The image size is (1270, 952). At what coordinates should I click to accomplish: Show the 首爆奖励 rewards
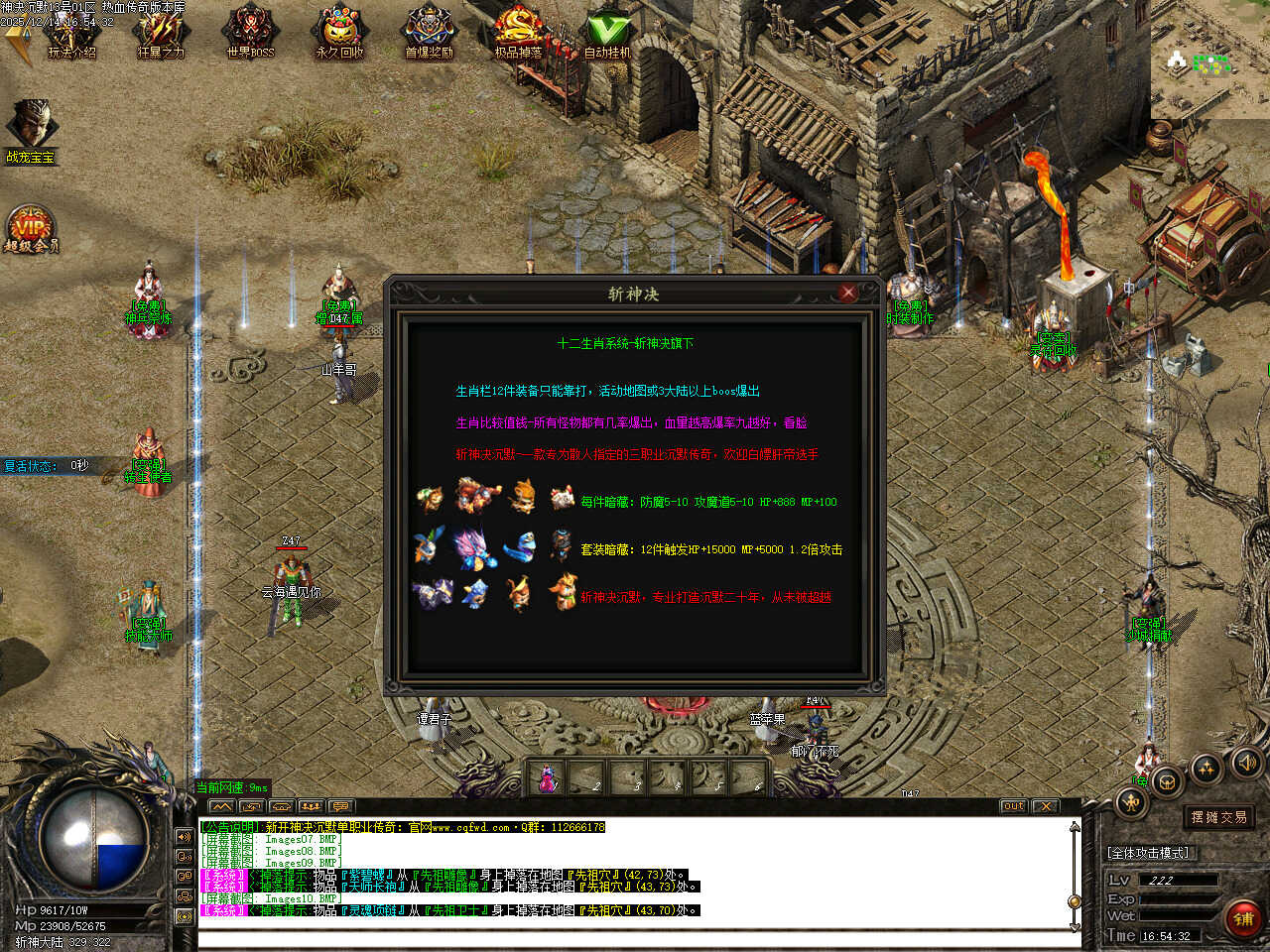[x=429, y=35]
